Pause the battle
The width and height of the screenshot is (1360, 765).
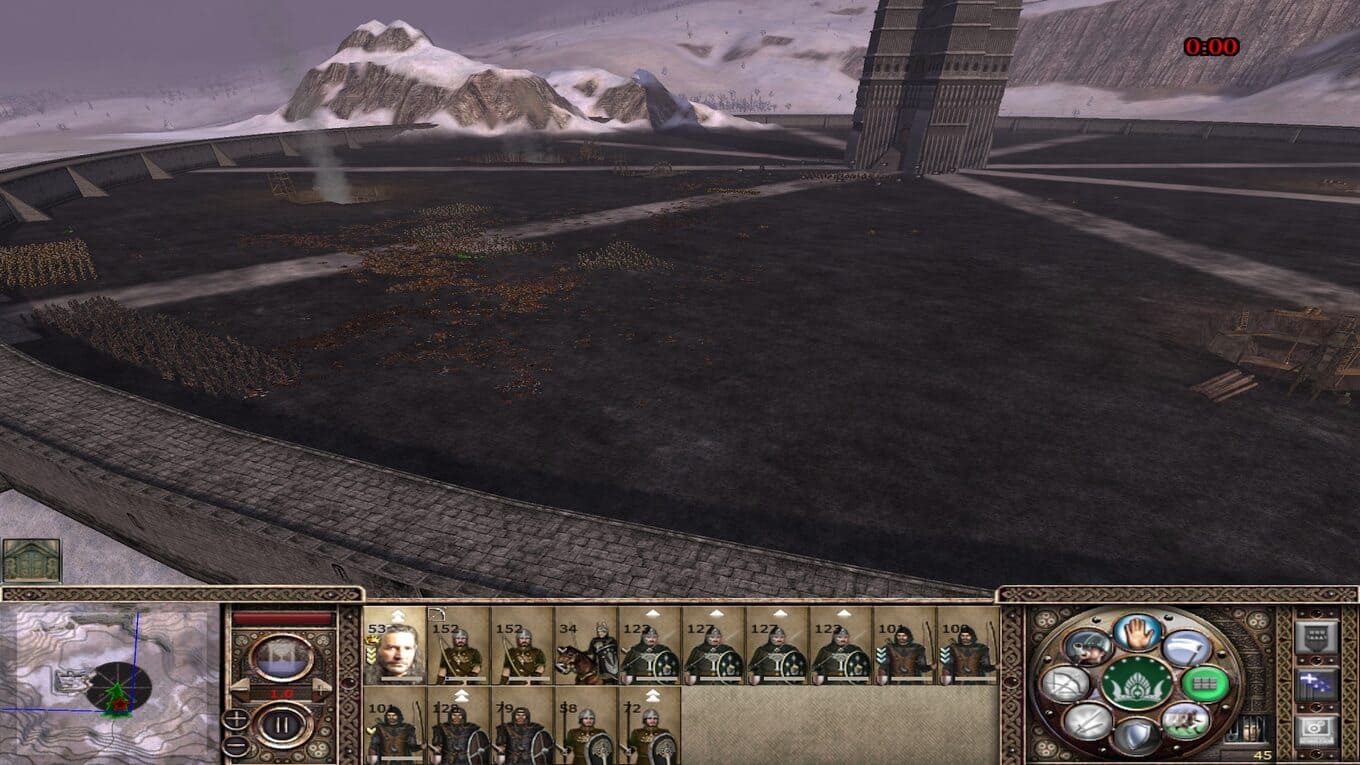282,724
